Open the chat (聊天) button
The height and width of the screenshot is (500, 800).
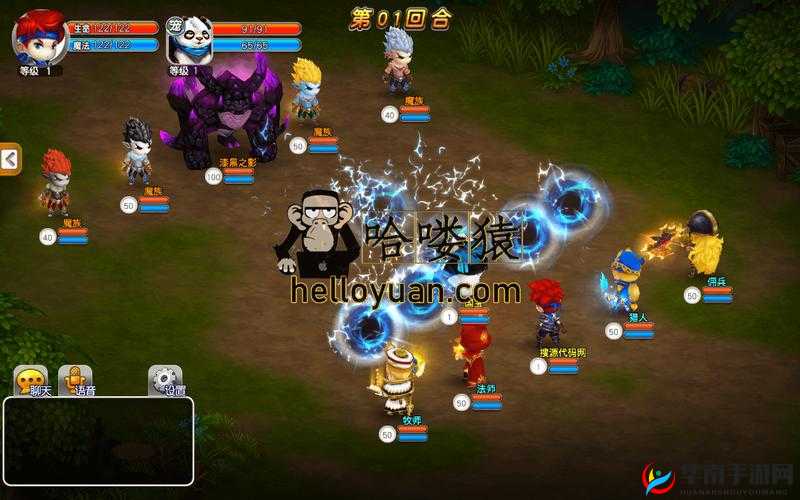click(x=30, y=382)
